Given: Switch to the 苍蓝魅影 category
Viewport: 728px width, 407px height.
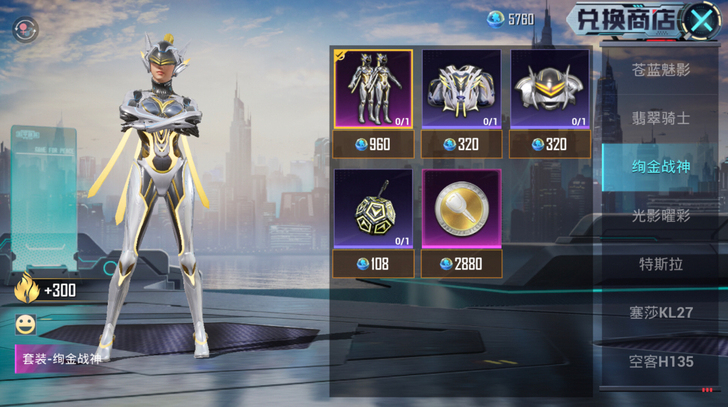Looking at the screenshot, I should [x=662, y=70].
